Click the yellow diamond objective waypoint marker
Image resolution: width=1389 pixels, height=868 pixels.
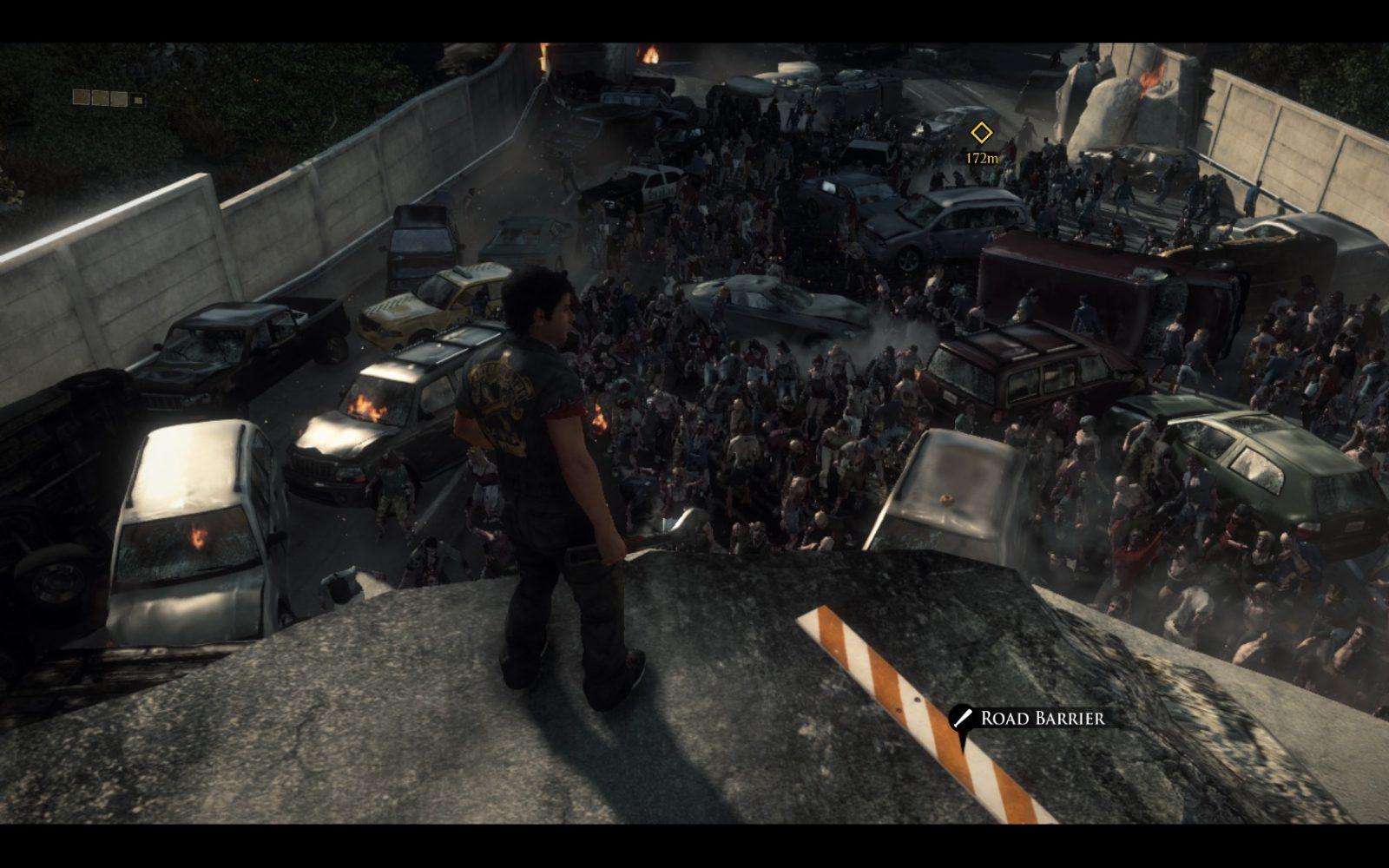point(981,133)
